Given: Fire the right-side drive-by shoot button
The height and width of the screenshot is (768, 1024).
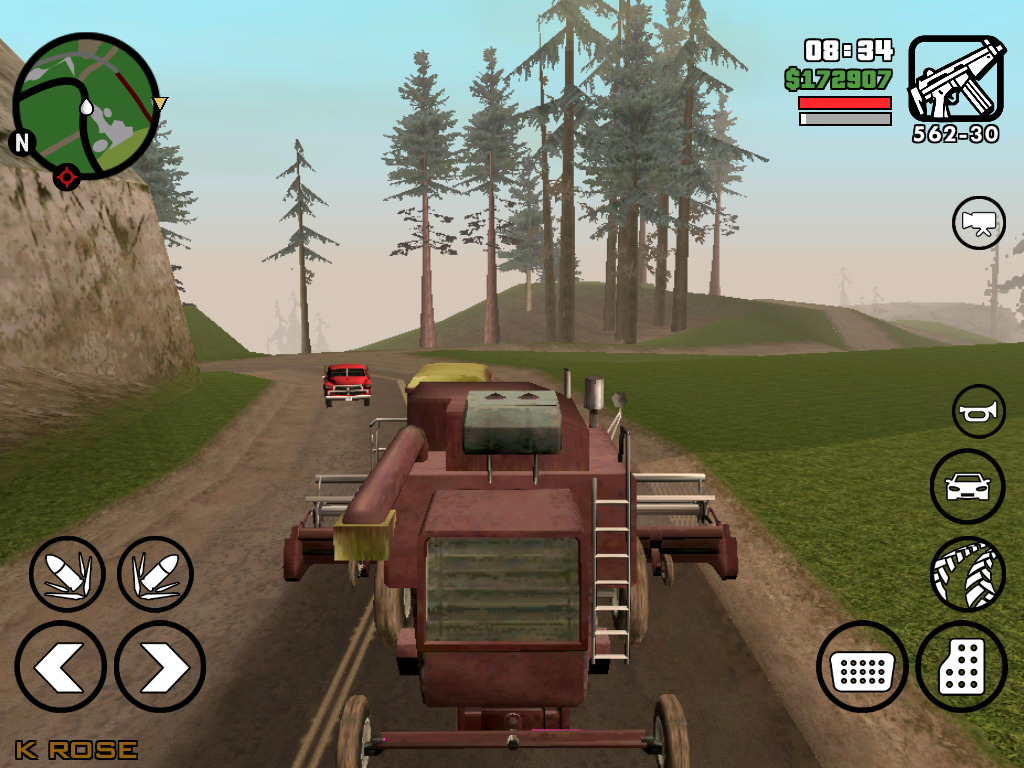Looking at the screenshot, I should click(x=155, y=574).
